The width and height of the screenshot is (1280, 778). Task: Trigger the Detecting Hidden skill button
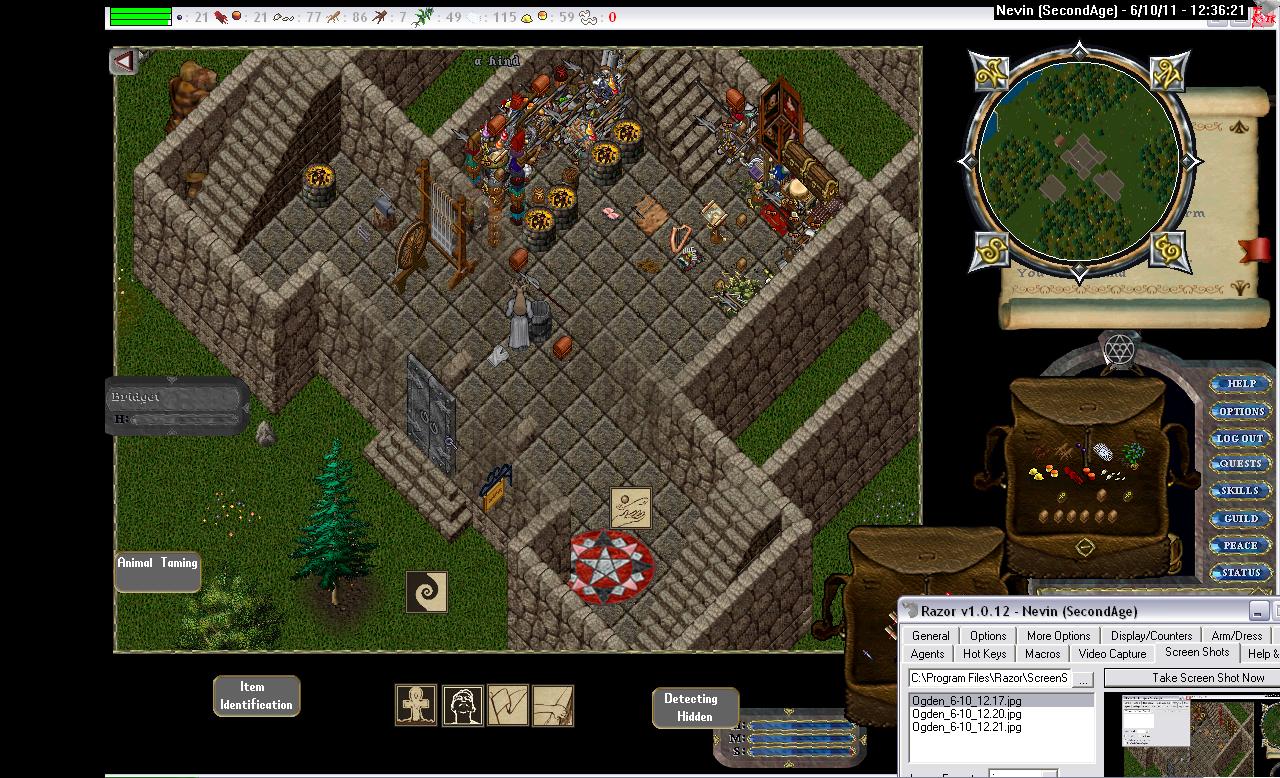[x=691, y=707]
